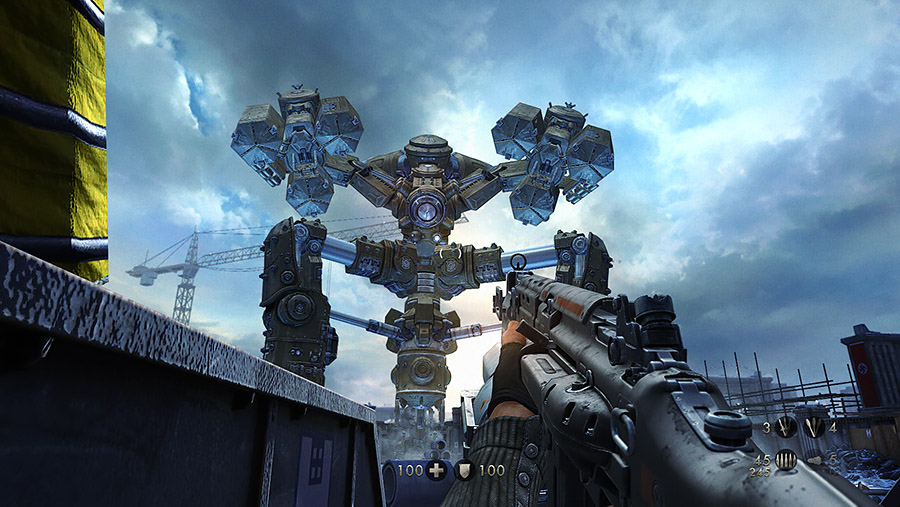Click the health cross icon
The image size is (900, 507).
tap(436, 469)
